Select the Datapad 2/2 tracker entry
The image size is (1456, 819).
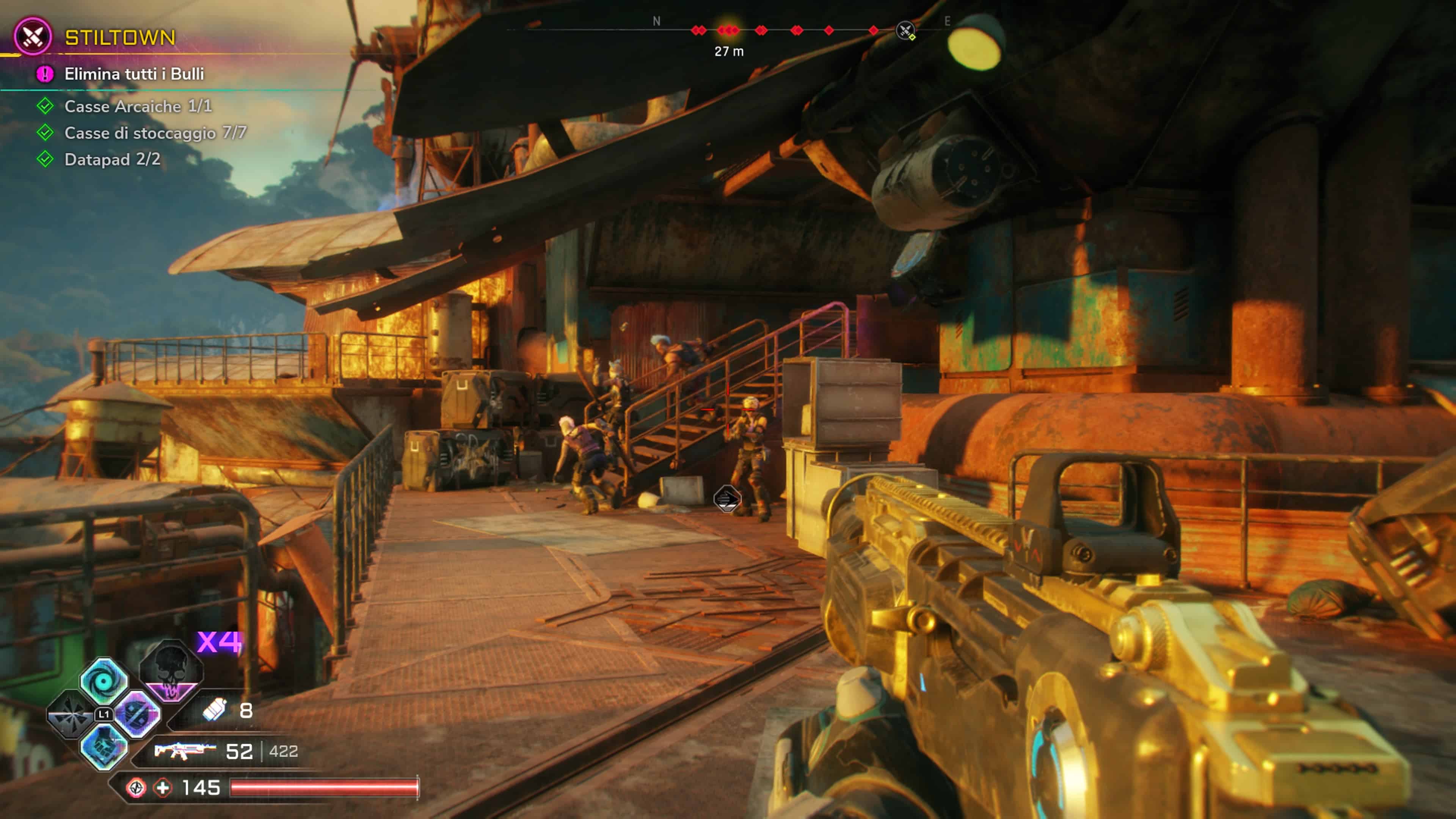[x=112, y=159]
